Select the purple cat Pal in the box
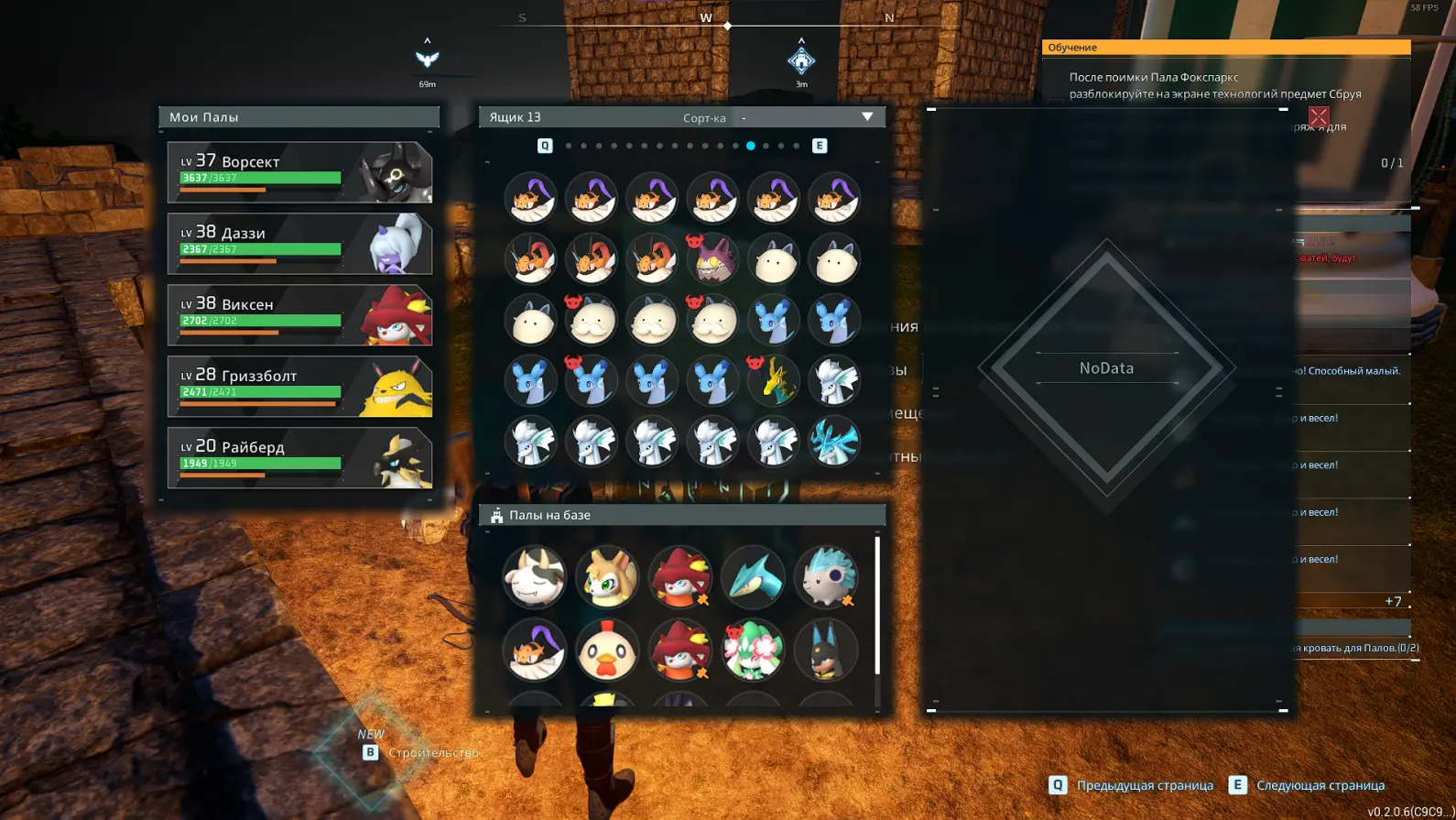The image size is (1456, 820). [712, 259]
